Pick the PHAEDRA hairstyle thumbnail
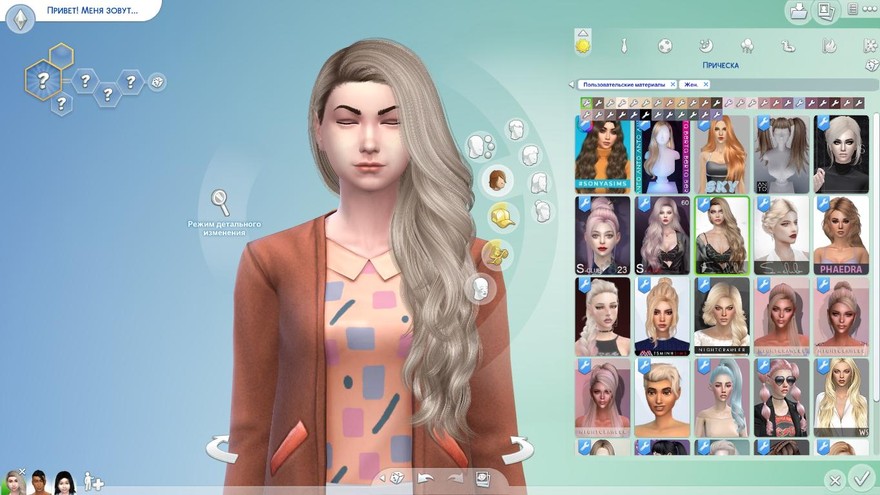 pyautogui.click(x=840, y=234)
